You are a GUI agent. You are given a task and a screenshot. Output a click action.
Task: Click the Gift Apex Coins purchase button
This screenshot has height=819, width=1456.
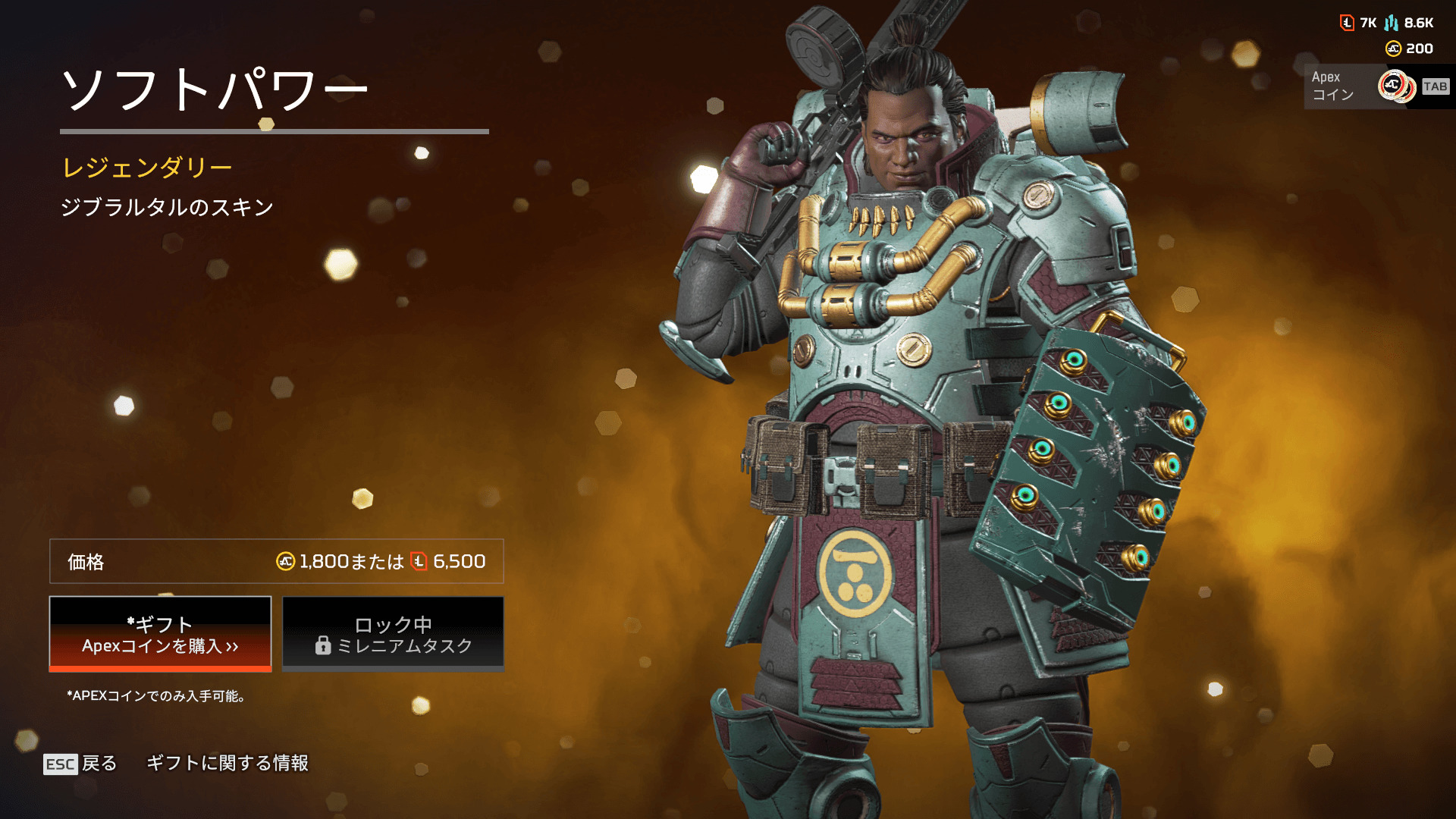(160, 634)
